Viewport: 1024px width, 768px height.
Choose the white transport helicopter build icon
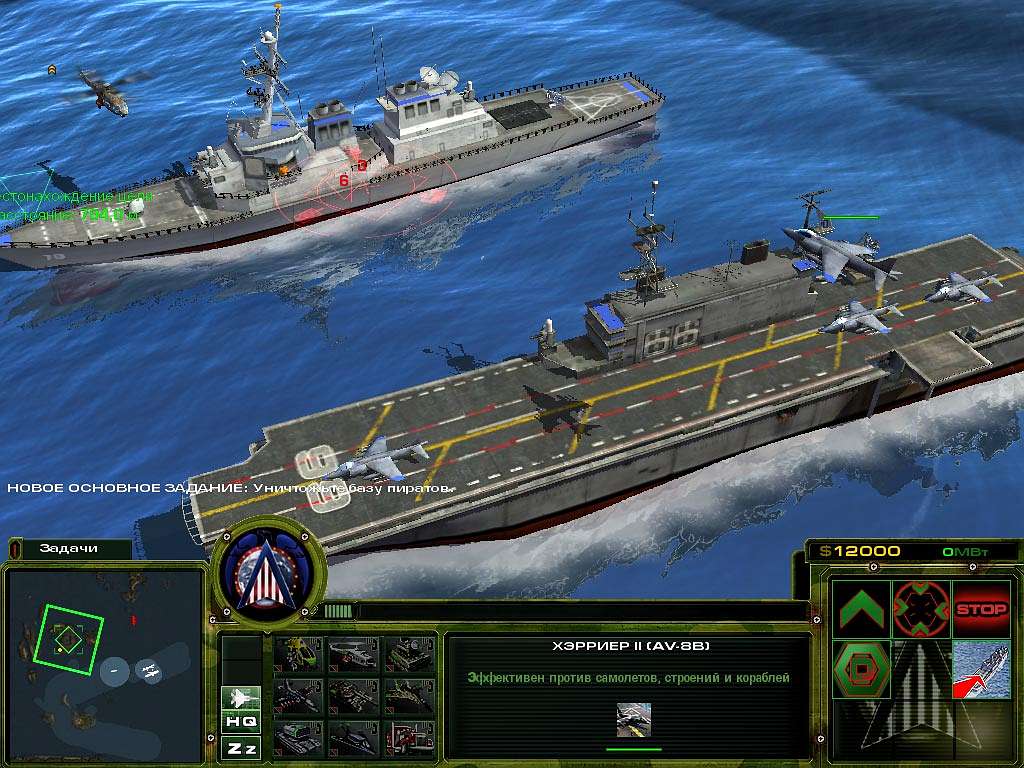coord(352,655)
